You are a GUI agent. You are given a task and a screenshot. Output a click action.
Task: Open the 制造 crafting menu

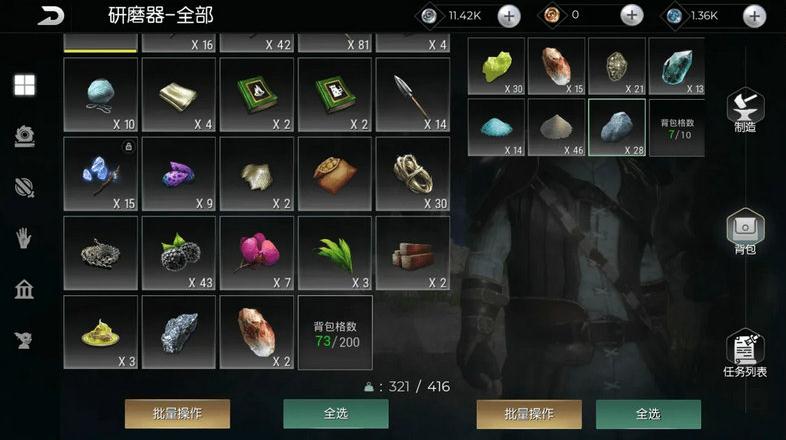[745, 110]
